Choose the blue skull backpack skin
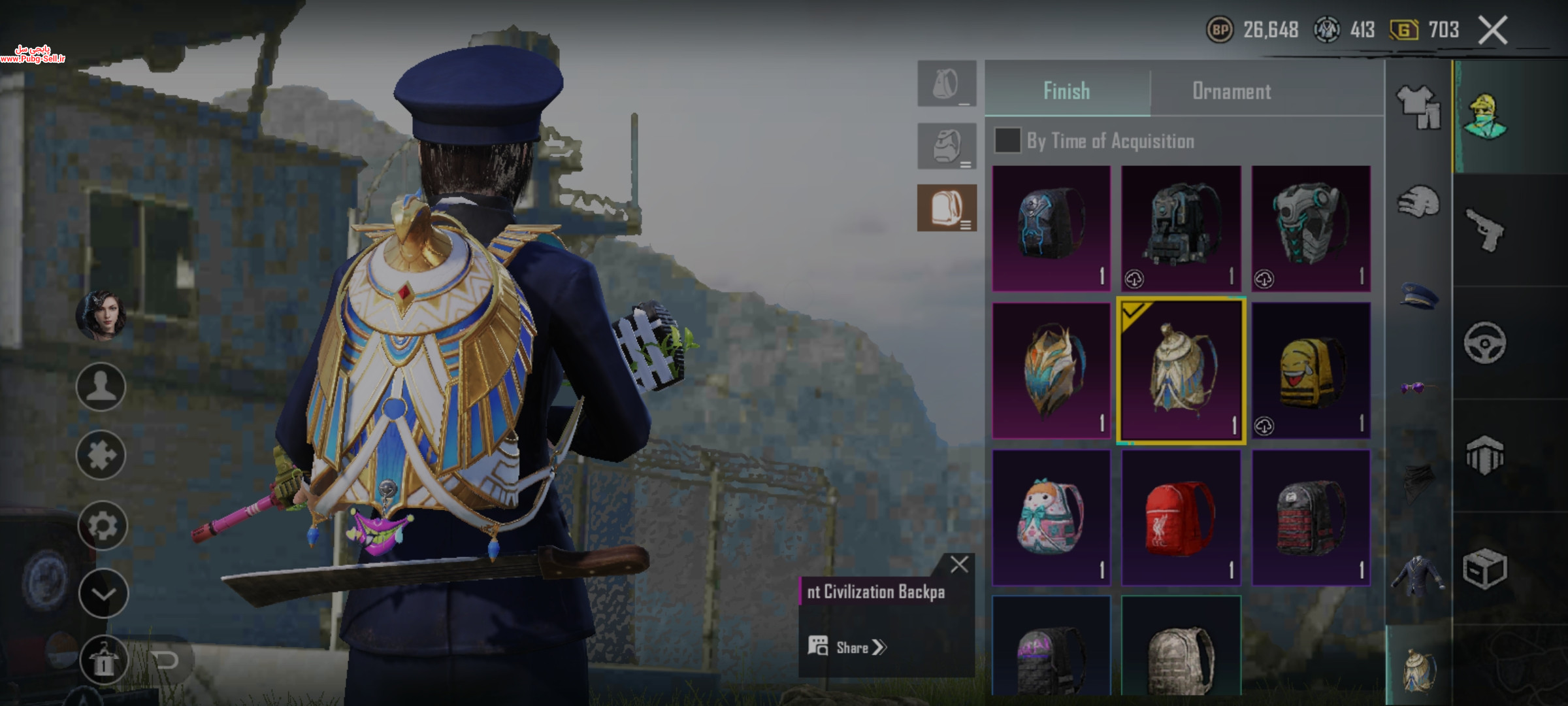The height and width of the screenshot is (706, 1568). 1051,228
